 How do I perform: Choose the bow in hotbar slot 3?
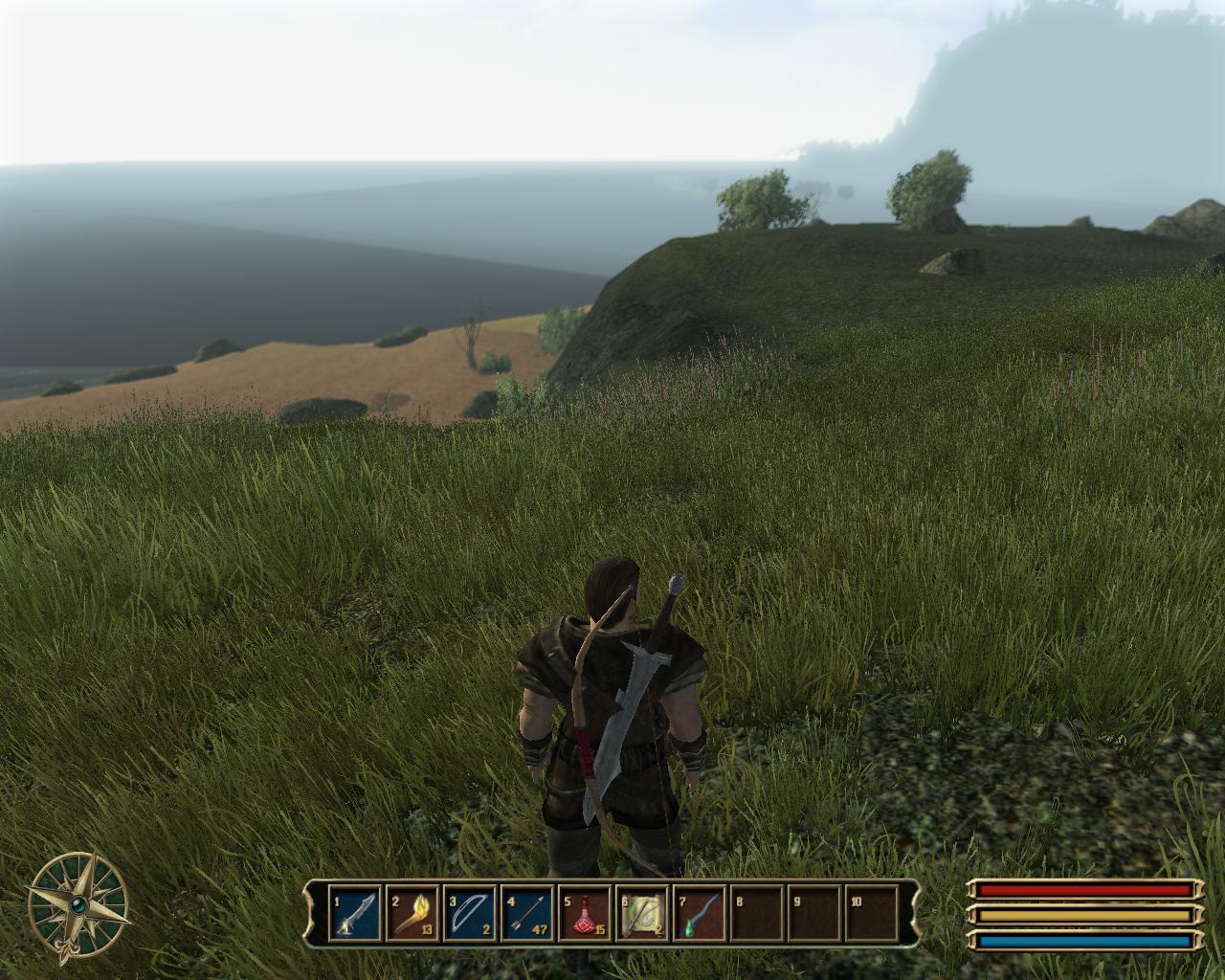[469, 914]
